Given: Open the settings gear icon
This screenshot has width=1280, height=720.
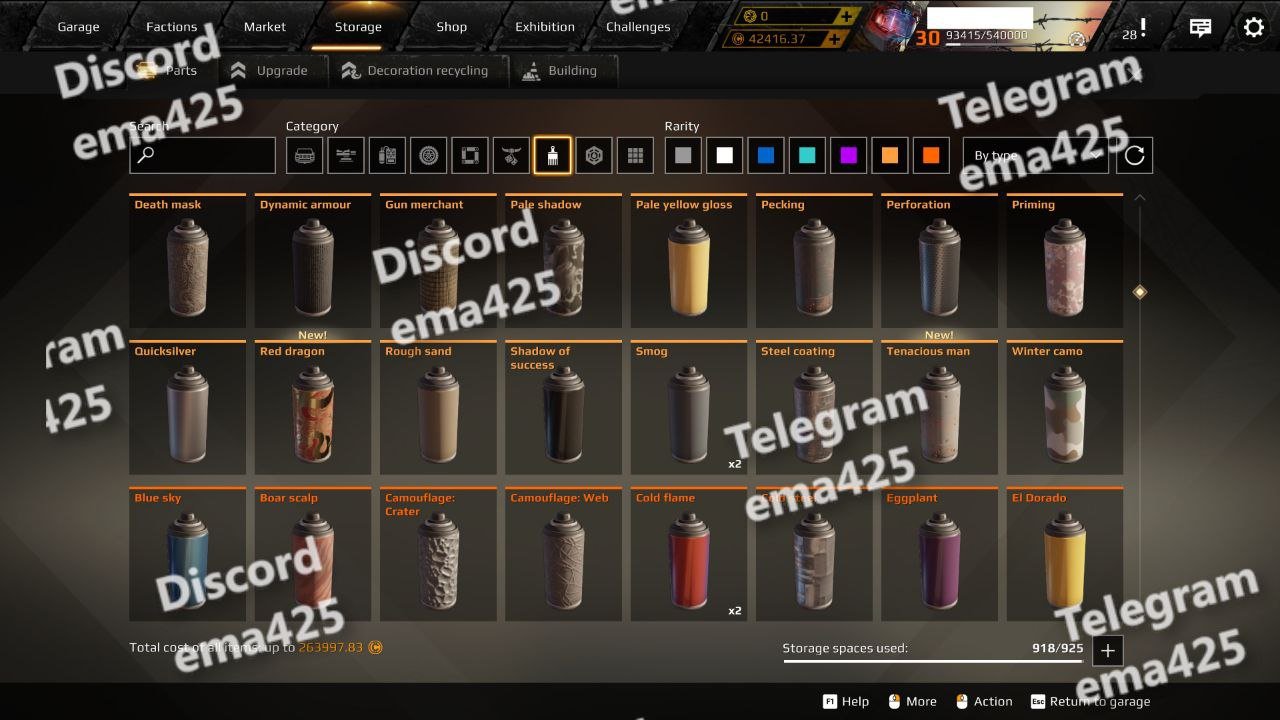Looking at the screenshot, I should [1253, 27].
